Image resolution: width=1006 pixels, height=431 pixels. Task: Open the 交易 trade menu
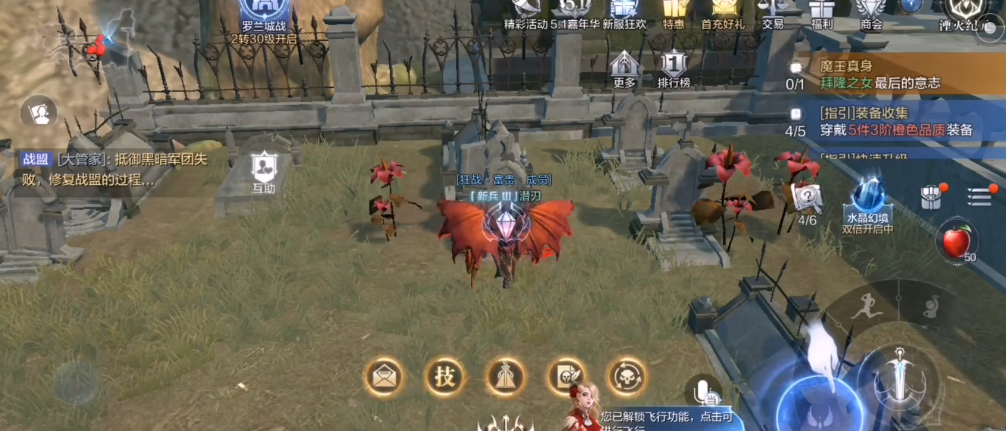(773, 10)
